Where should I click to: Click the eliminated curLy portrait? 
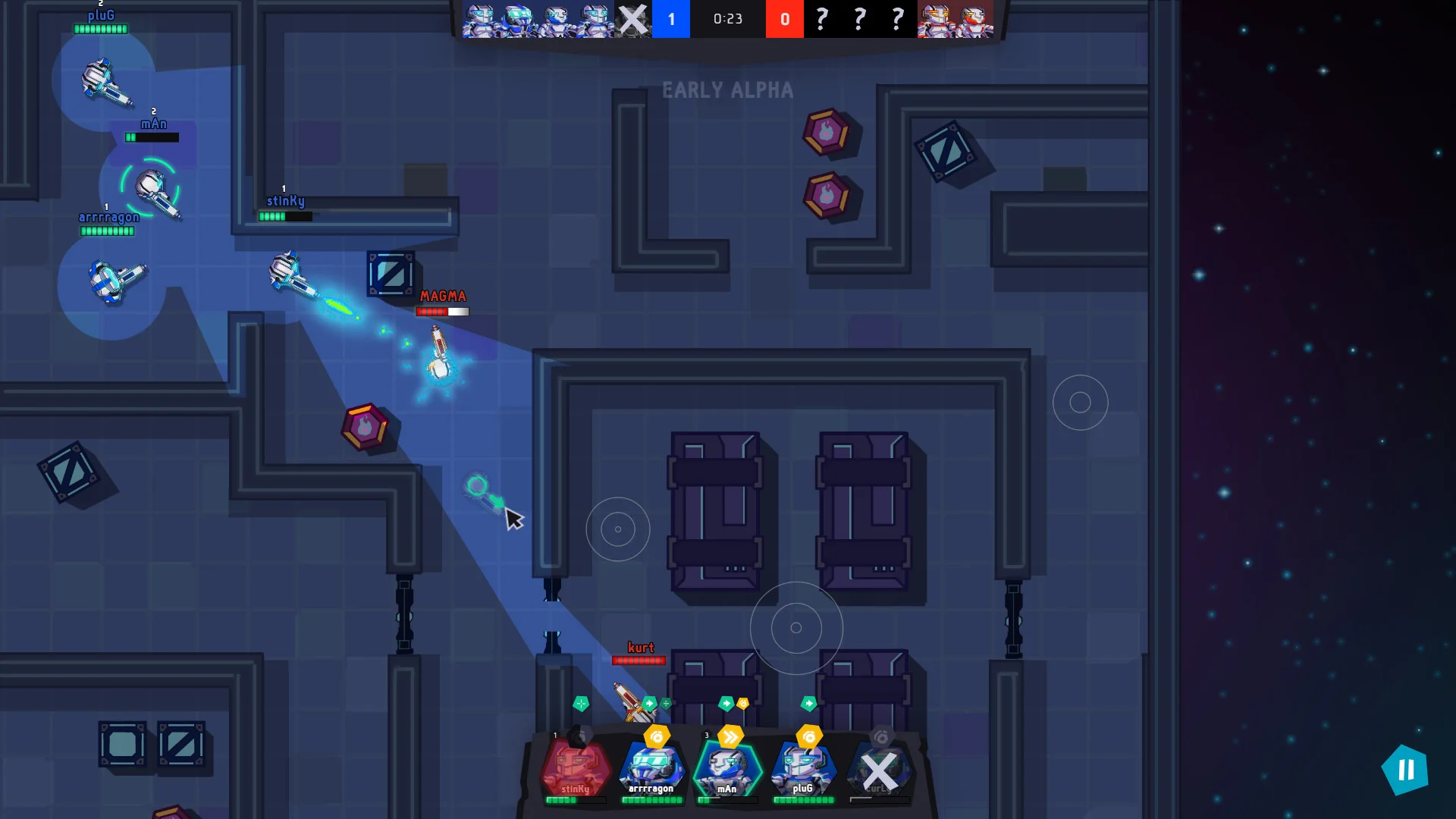click(879, 770)
